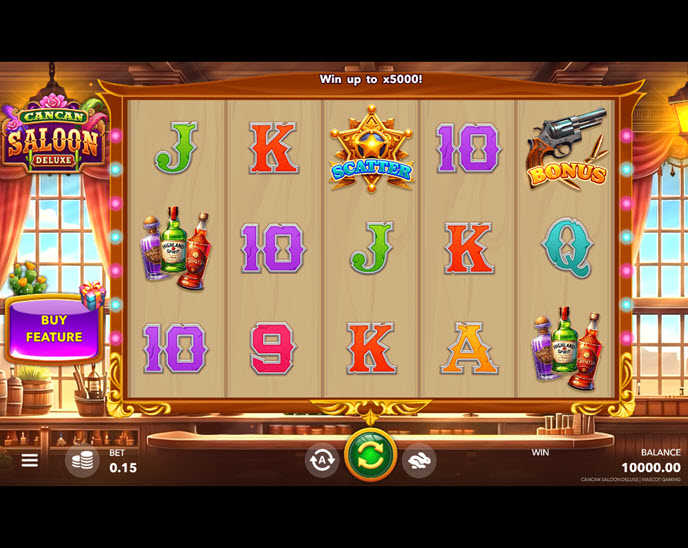Screen dimensions: 688x548
Task: Spin the reels with the green button
Action: [x=370, y=456]
